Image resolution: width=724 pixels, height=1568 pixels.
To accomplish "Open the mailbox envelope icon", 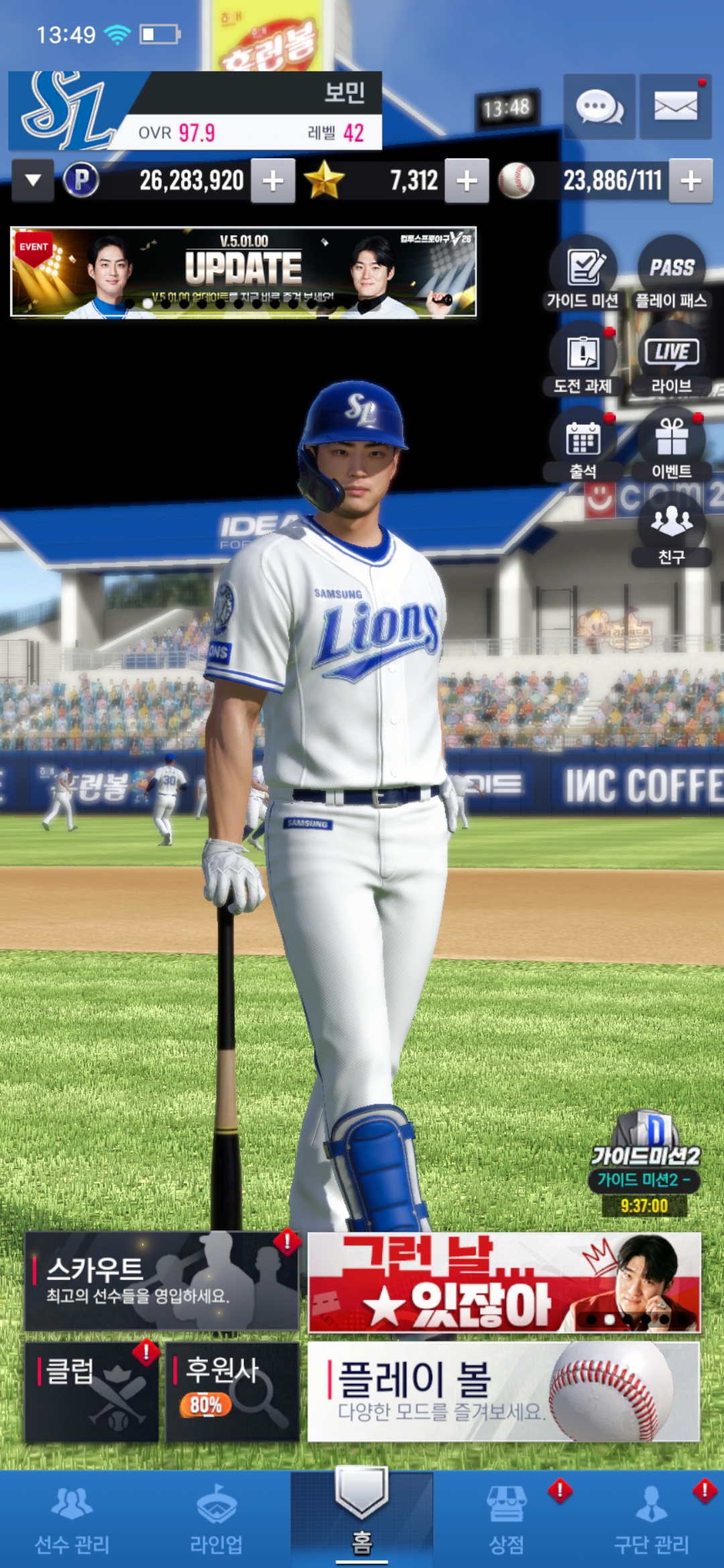I will [x=675, y=107].
